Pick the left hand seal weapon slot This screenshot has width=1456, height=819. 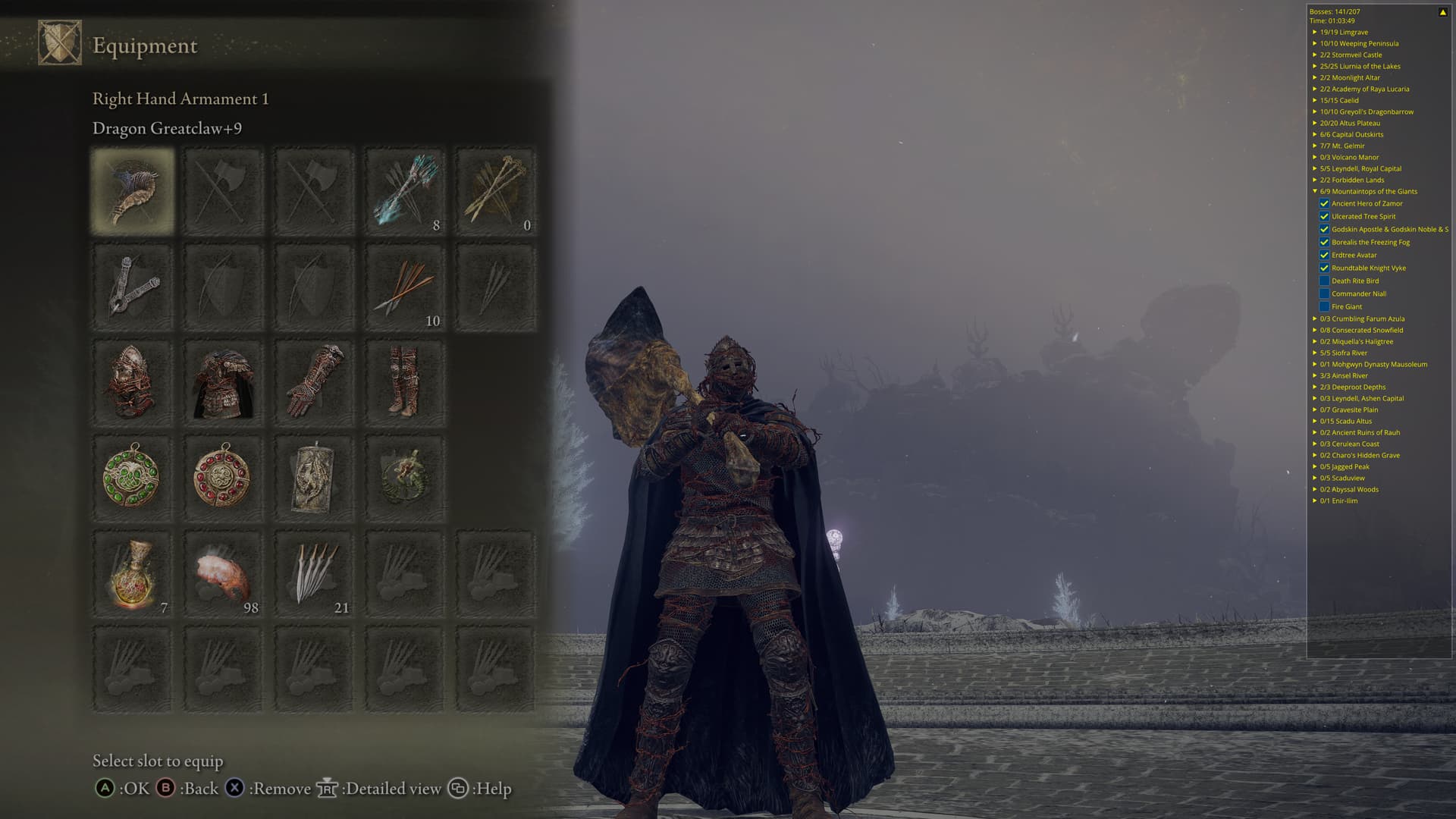click(133, 287)
